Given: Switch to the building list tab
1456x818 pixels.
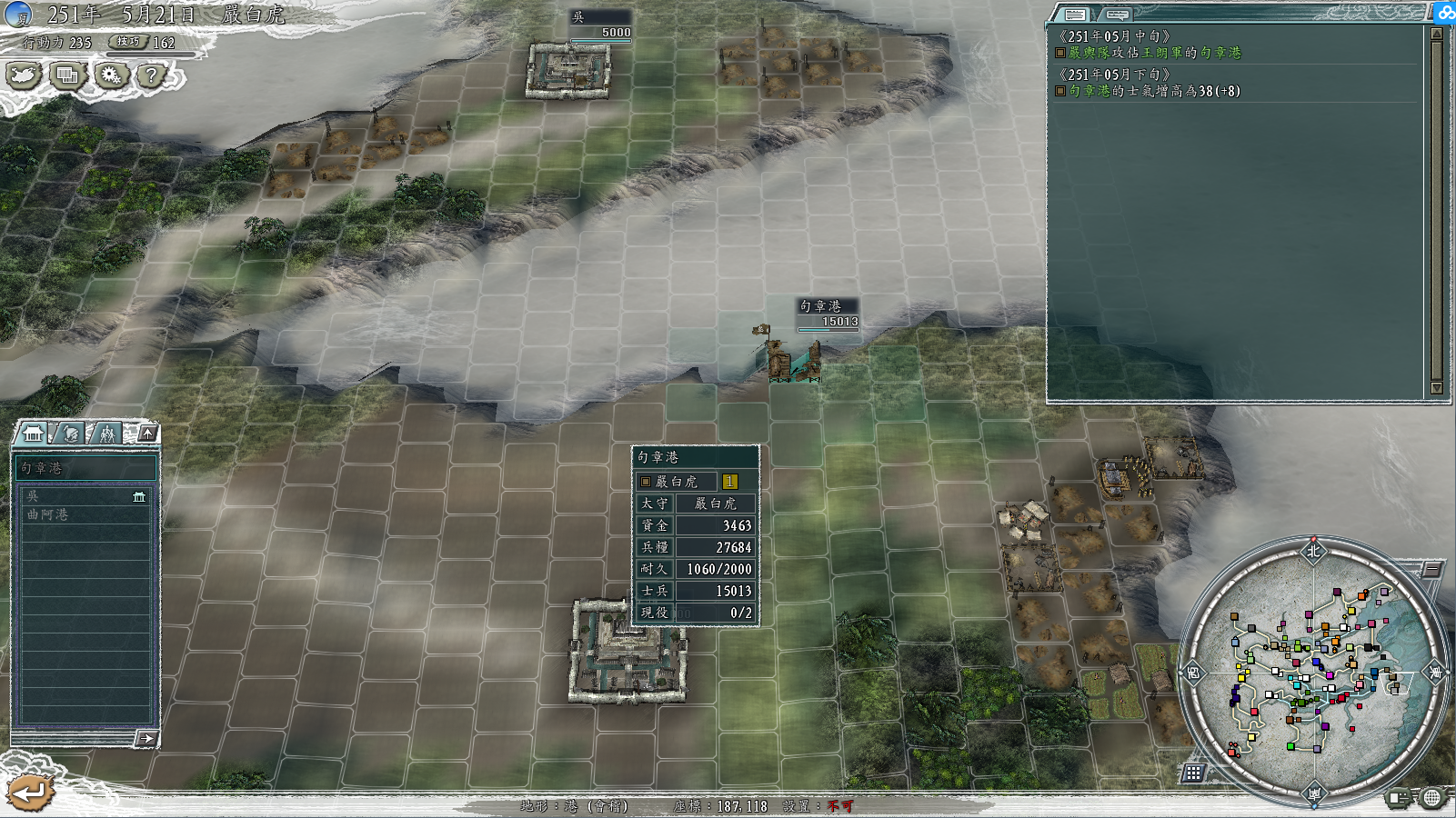Looking at the screenshot, I should (34, 434).
